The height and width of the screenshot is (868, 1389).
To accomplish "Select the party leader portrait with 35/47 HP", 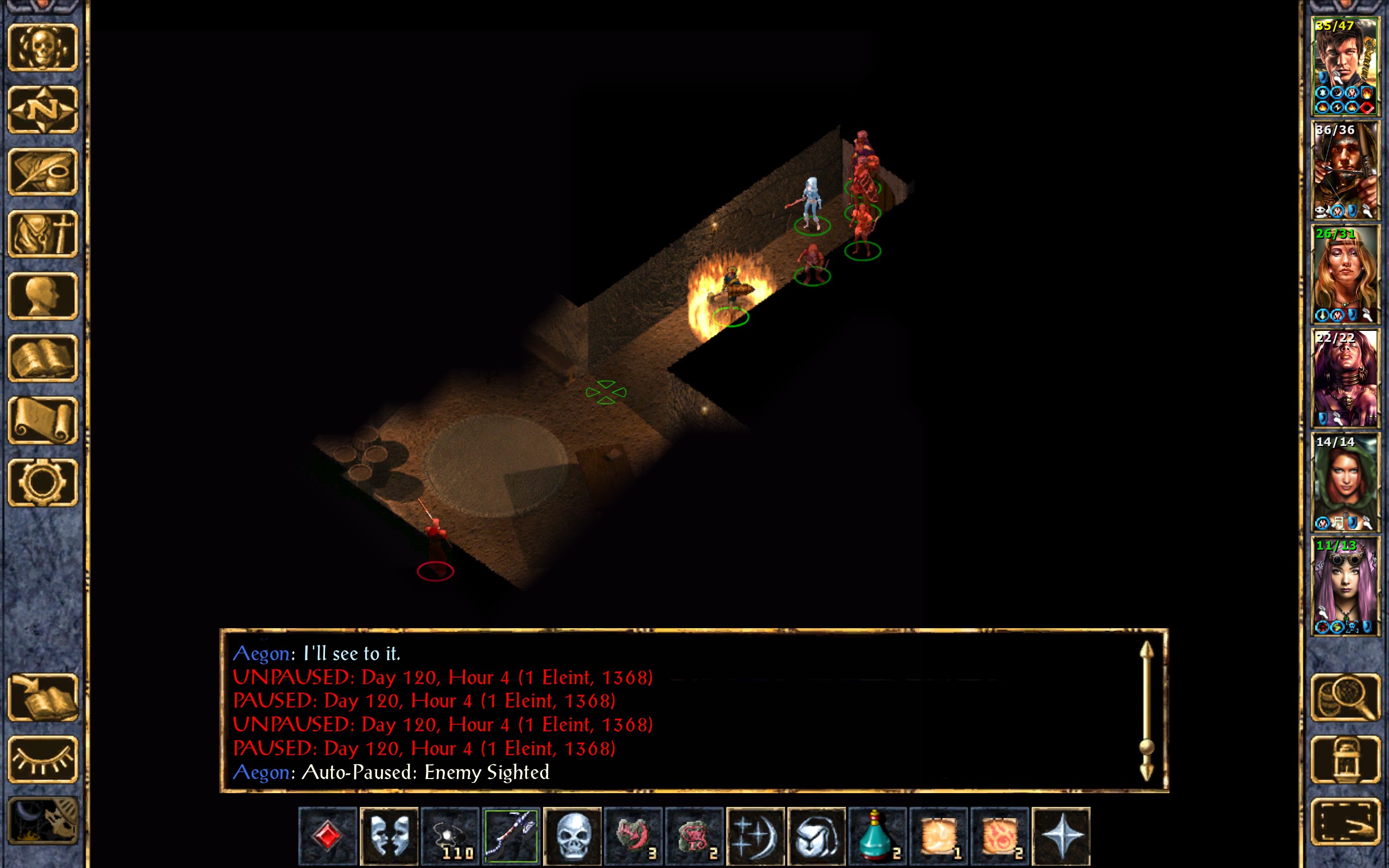I will [x=1345, y=66].
